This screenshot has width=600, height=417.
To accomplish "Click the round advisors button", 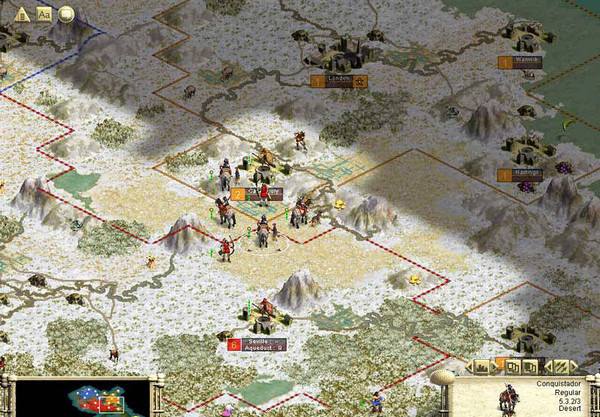I will (x=67, y=14).
